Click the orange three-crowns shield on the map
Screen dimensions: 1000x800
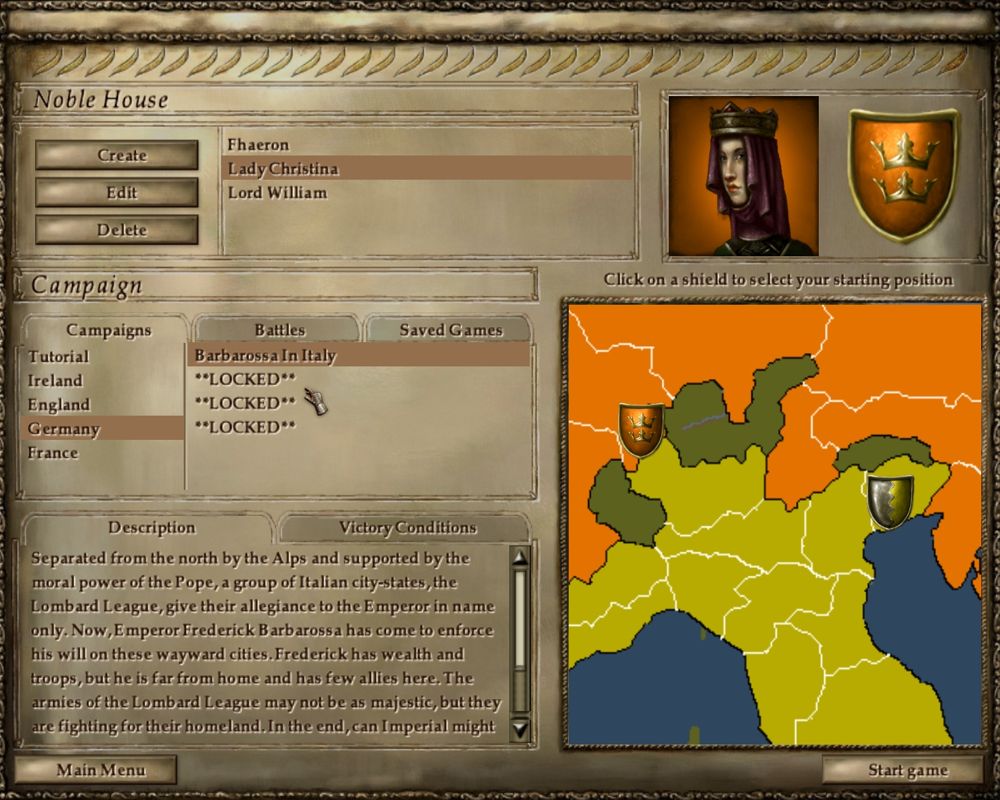641,428
